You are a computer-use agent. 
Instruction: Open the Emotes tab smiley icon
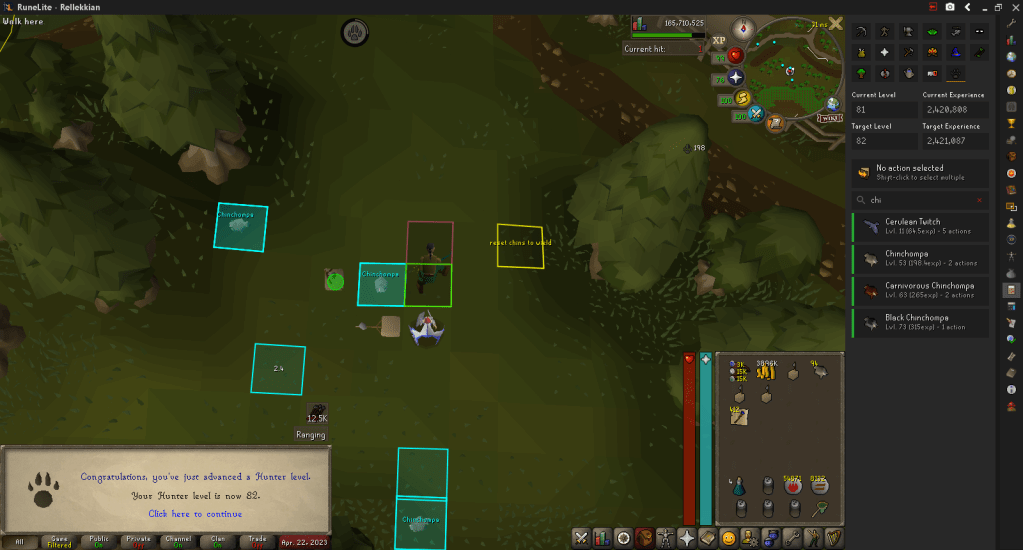729,538
